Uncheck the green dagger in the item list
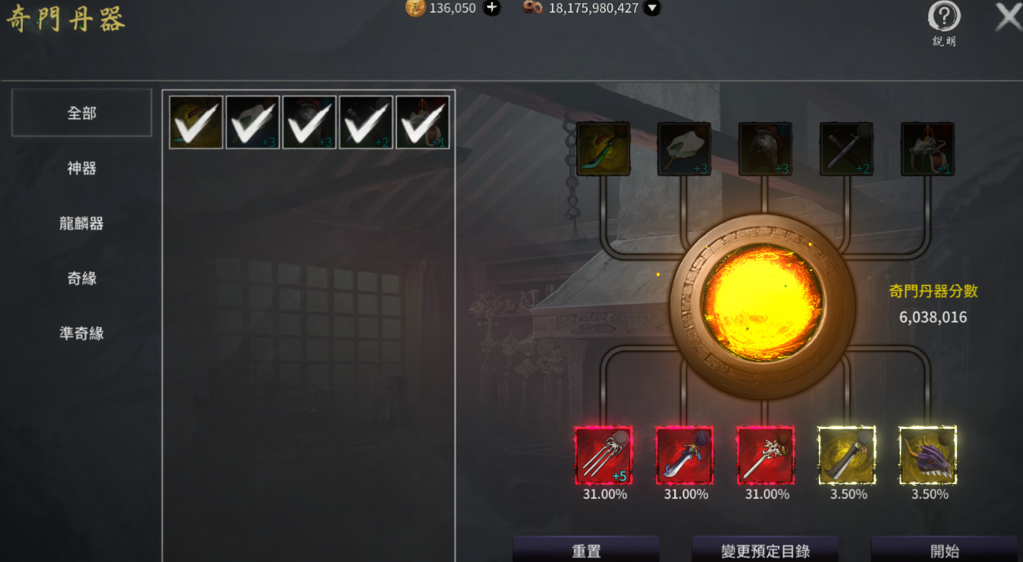1023x562 pixels. tap(196, 122)
